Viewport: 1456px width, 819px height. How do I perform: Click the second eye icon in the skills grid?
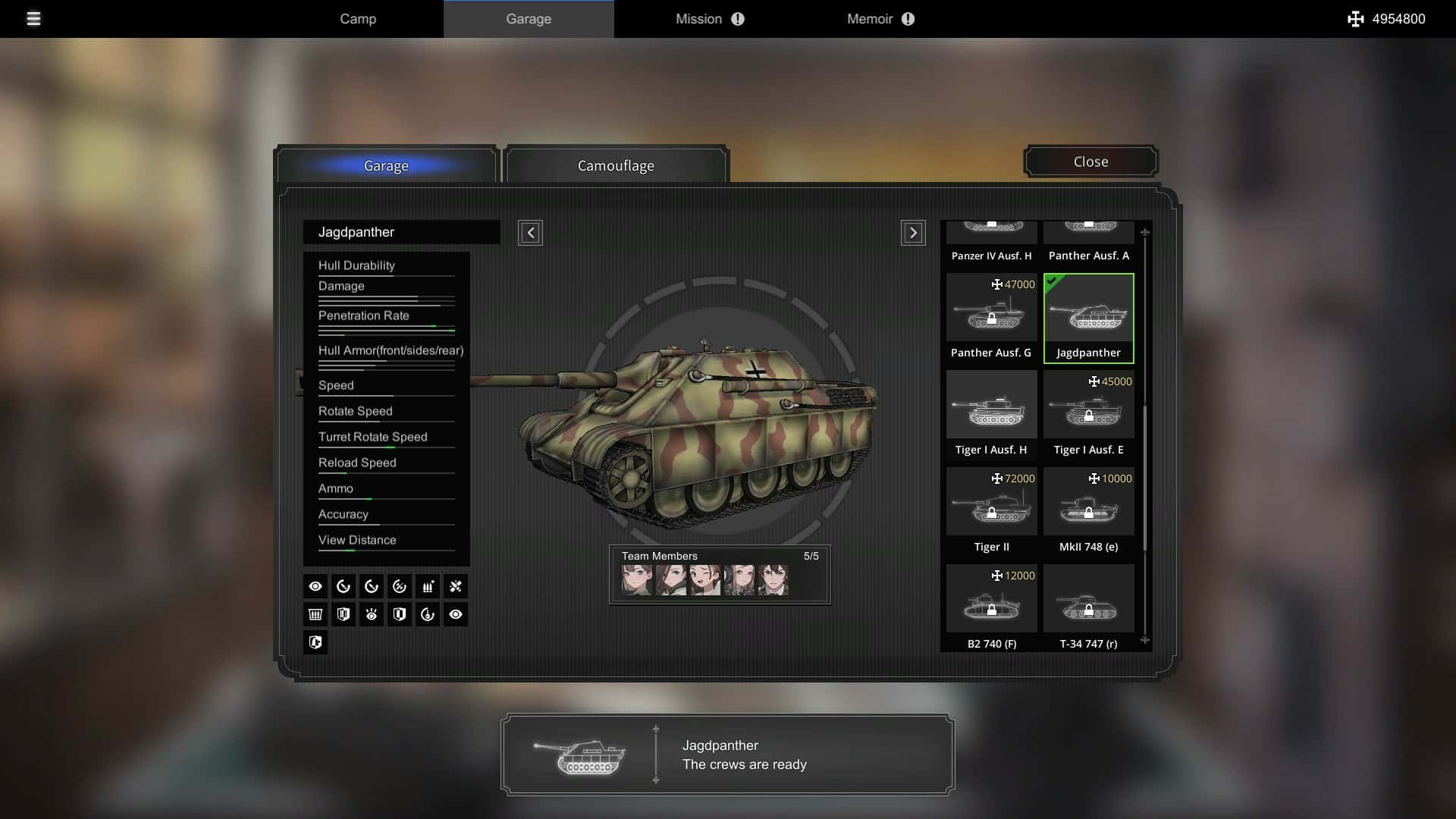(456, 614)
